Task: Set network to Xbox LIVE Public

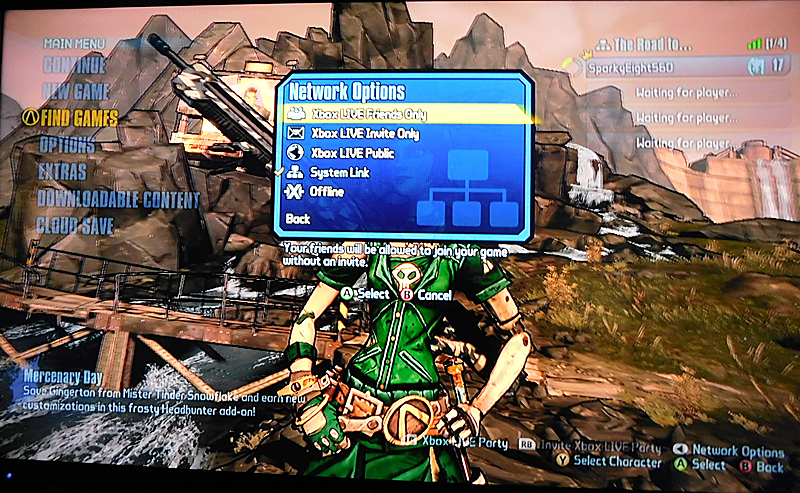Action: coord(352,153)
